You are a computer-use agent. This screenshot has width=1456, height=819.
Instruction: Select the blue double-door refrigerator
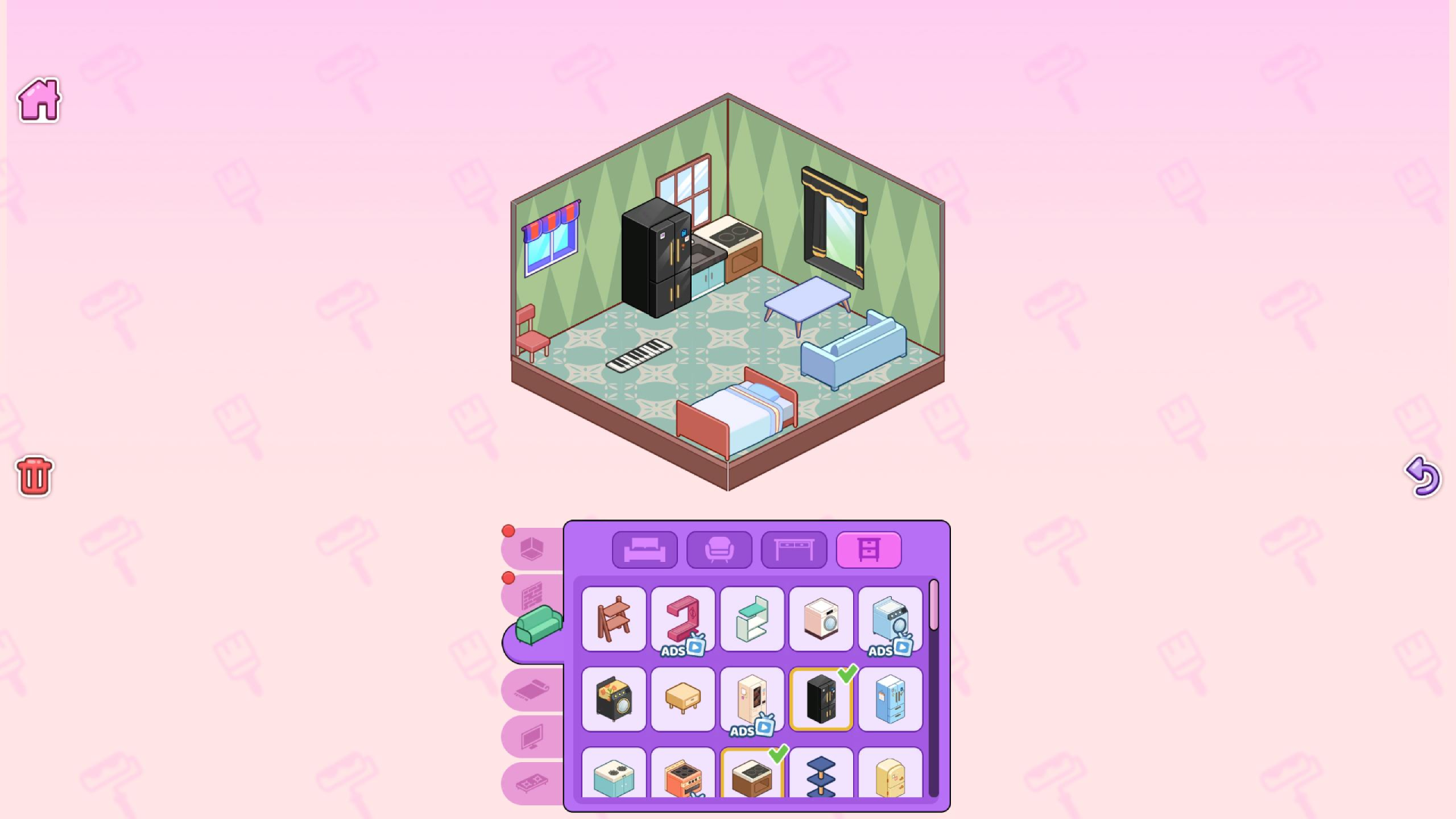coord(891,699)
